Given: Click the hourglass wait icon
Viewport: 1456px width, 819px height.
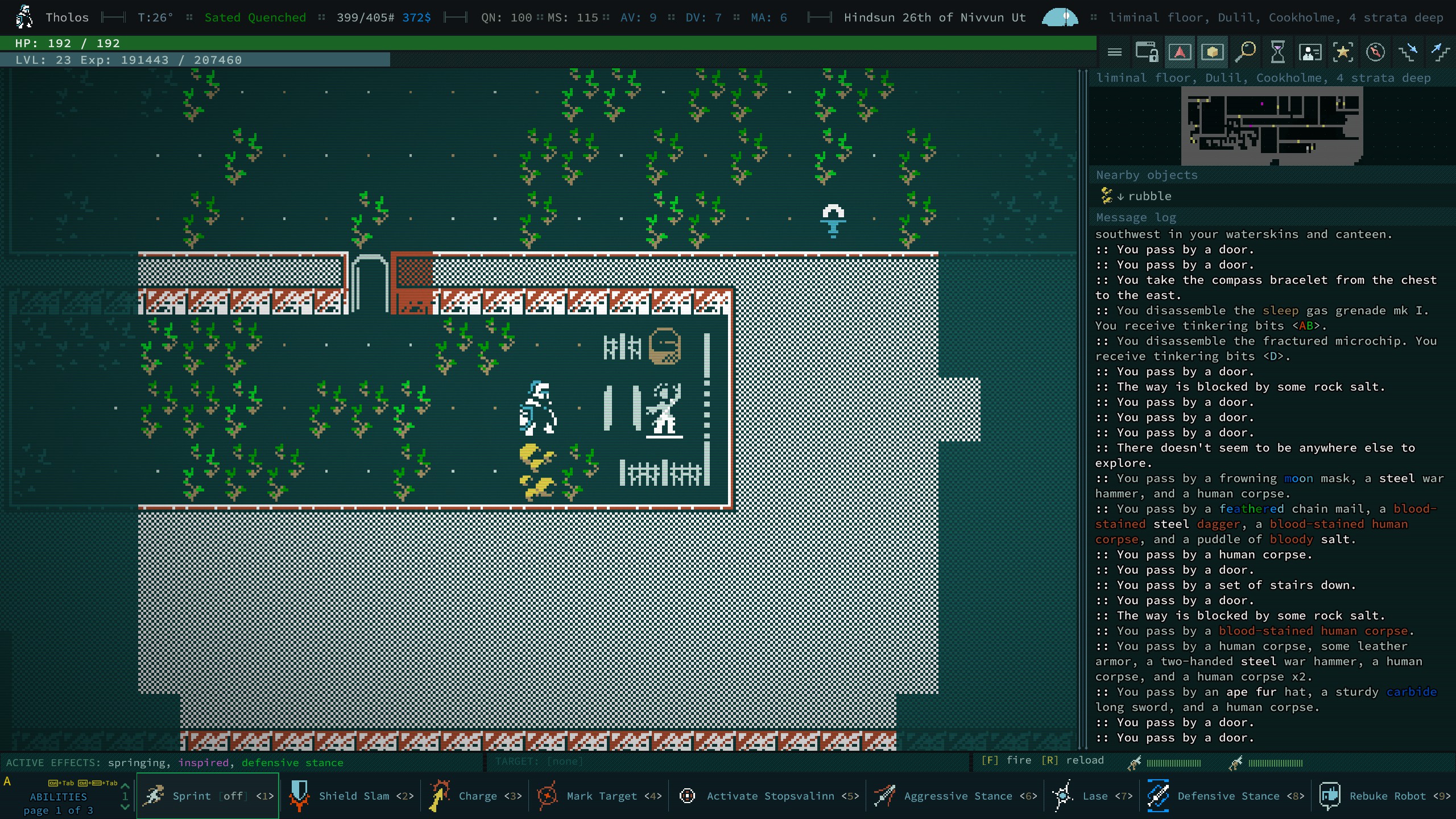Looking at the screenshot, I should (1277, 52).
